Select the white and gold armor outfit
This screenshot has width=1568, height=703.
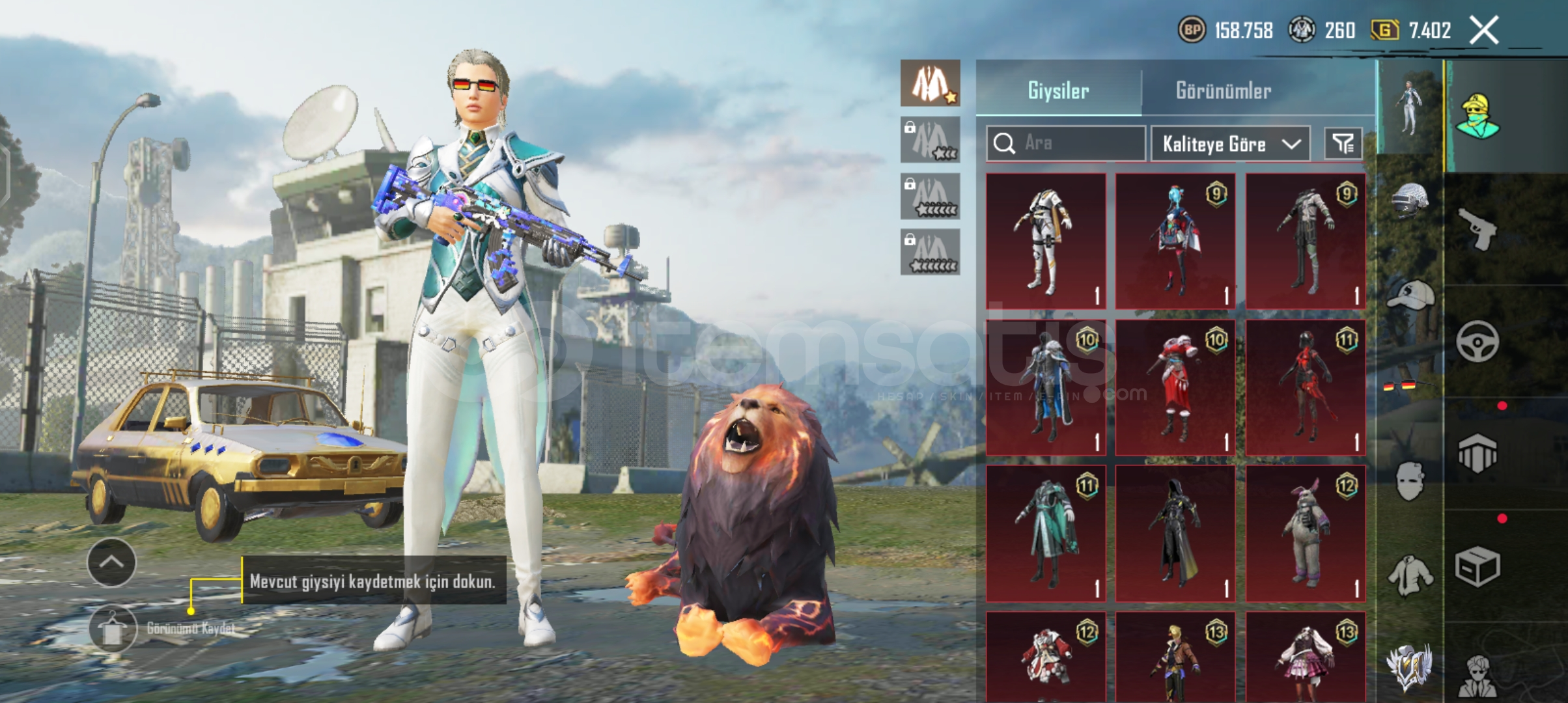(x=1046, y=241)
